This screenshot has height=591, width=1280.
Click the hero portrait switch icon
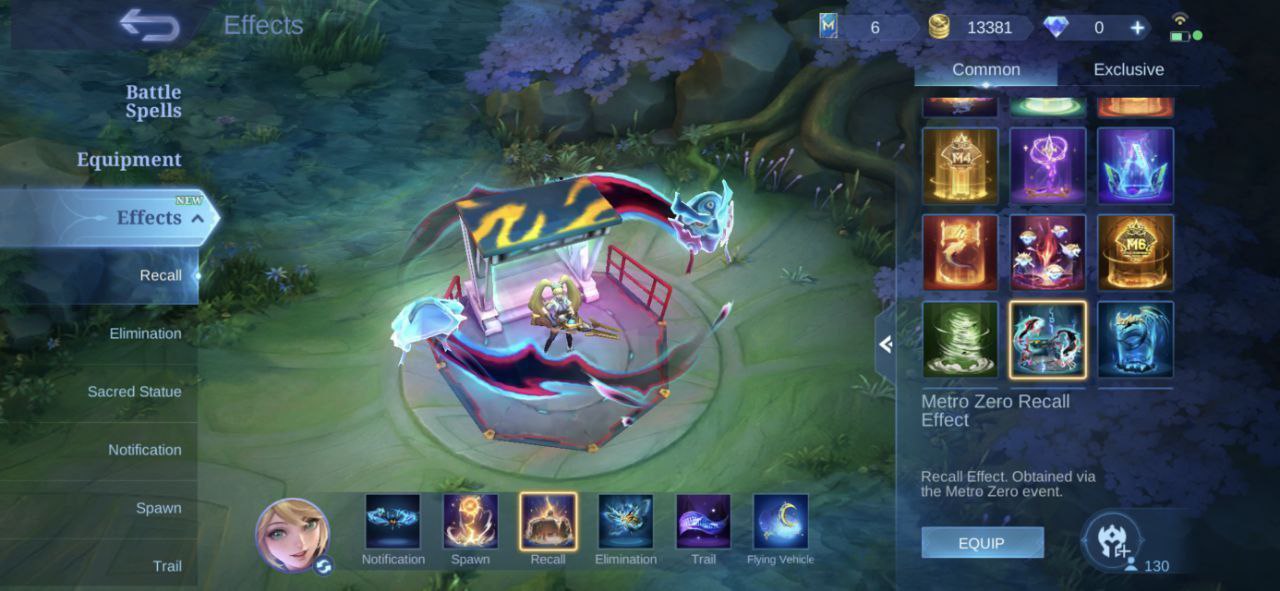323,566
